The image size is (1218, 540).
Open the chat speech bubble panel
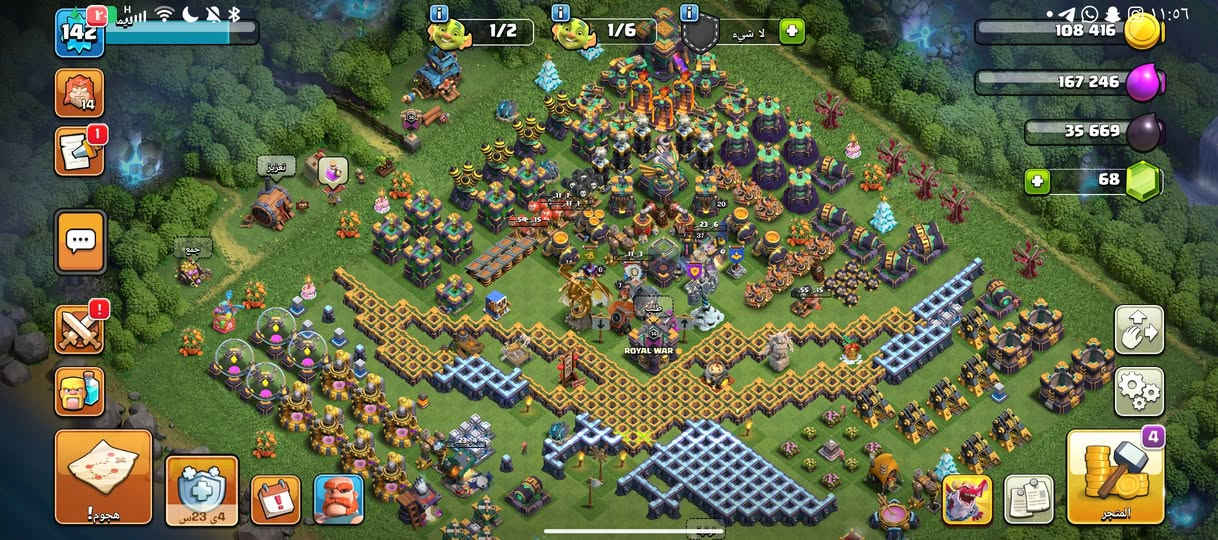80,241
